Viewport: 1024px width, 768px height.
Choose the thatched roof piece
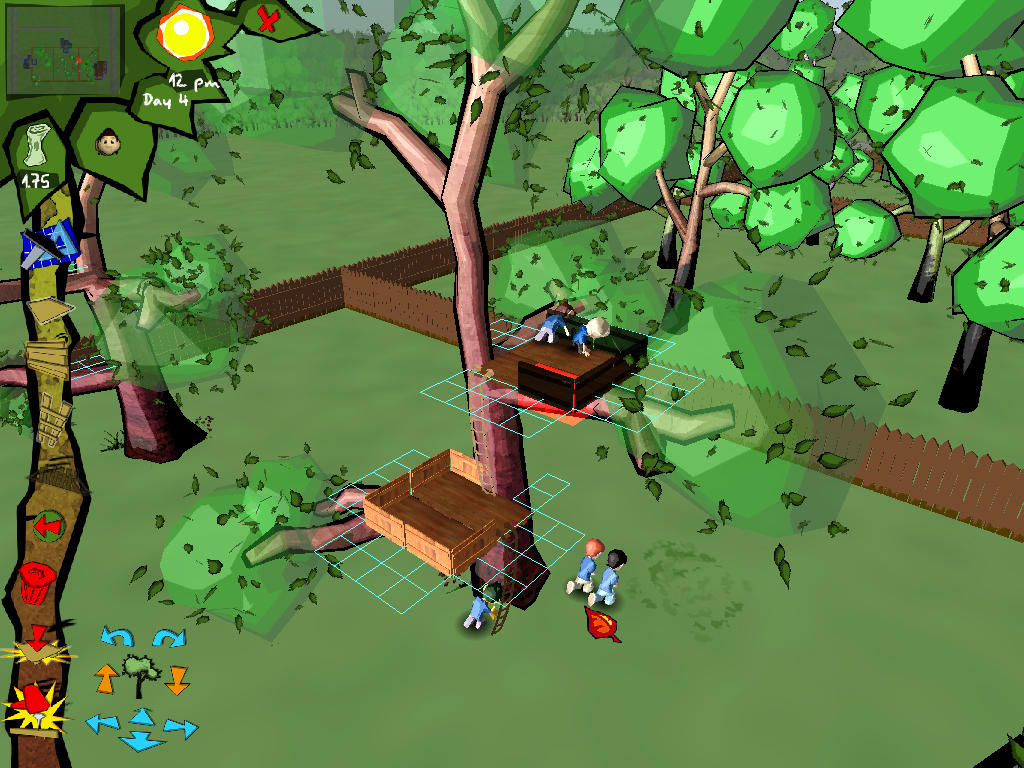[57, 481]
